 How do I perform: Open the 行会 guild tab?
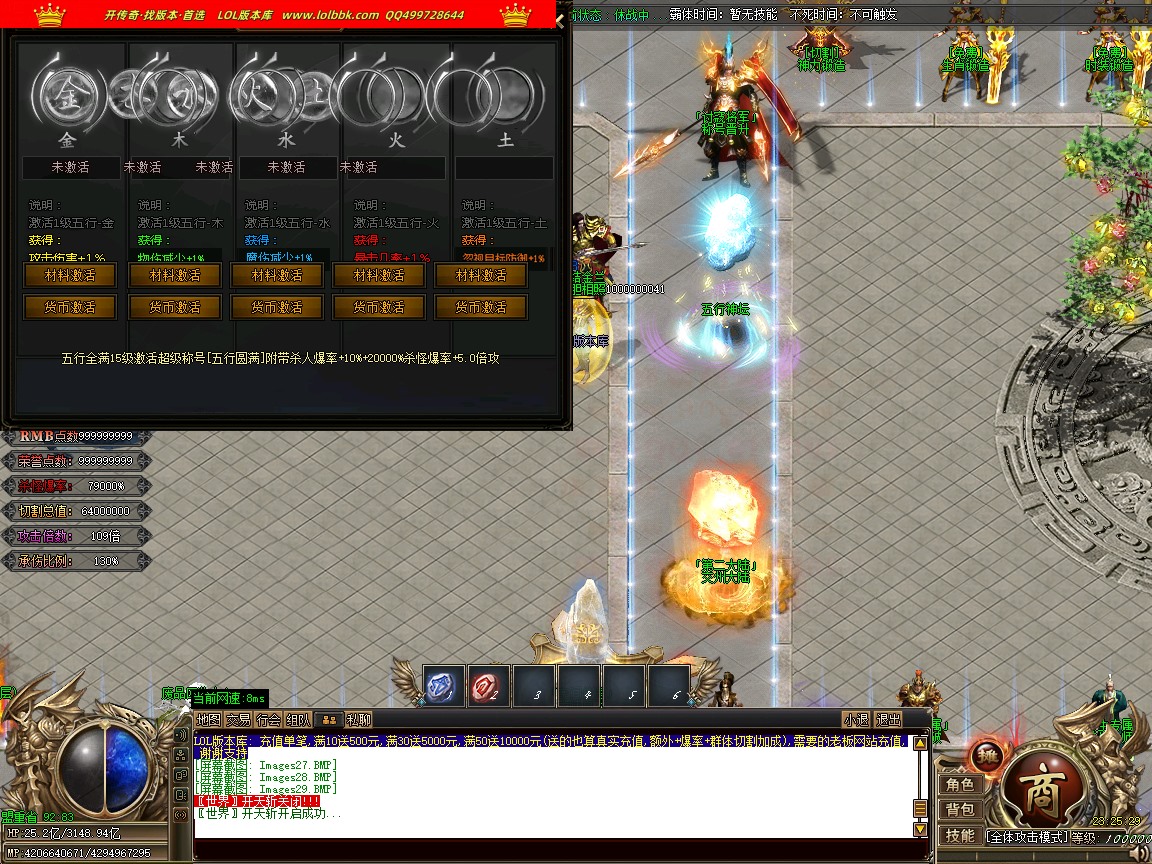click(268, 719)
